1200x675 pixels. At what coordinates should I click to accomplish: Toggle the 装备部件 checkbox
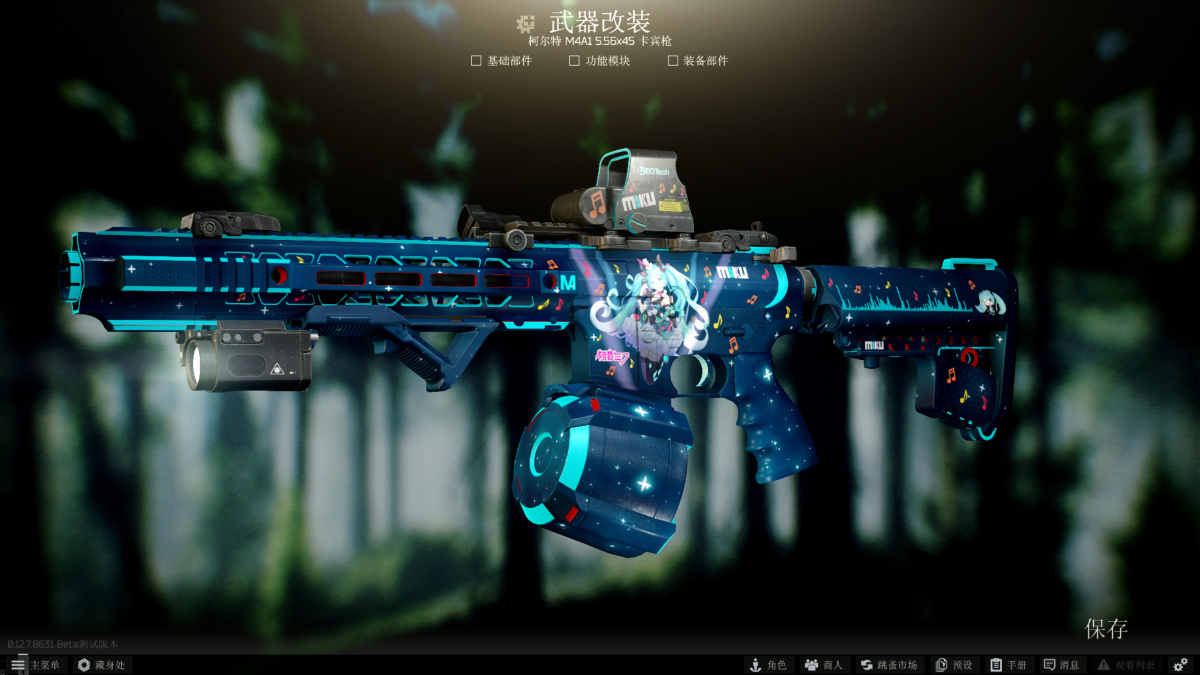click(x=673, y=61)
